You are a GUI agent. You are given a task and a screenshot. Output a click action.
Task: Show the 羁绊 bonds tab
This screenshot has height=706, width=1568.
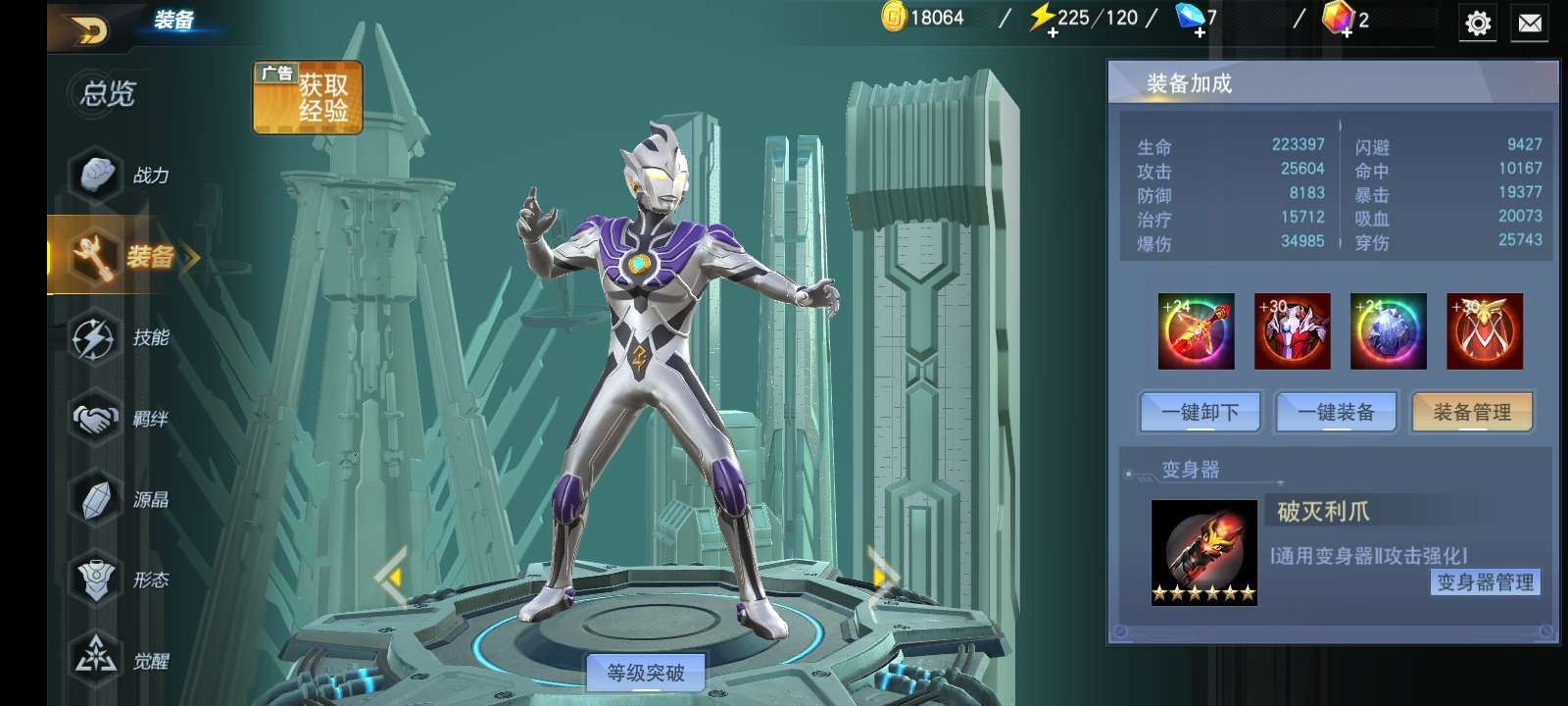pos(122,419)
